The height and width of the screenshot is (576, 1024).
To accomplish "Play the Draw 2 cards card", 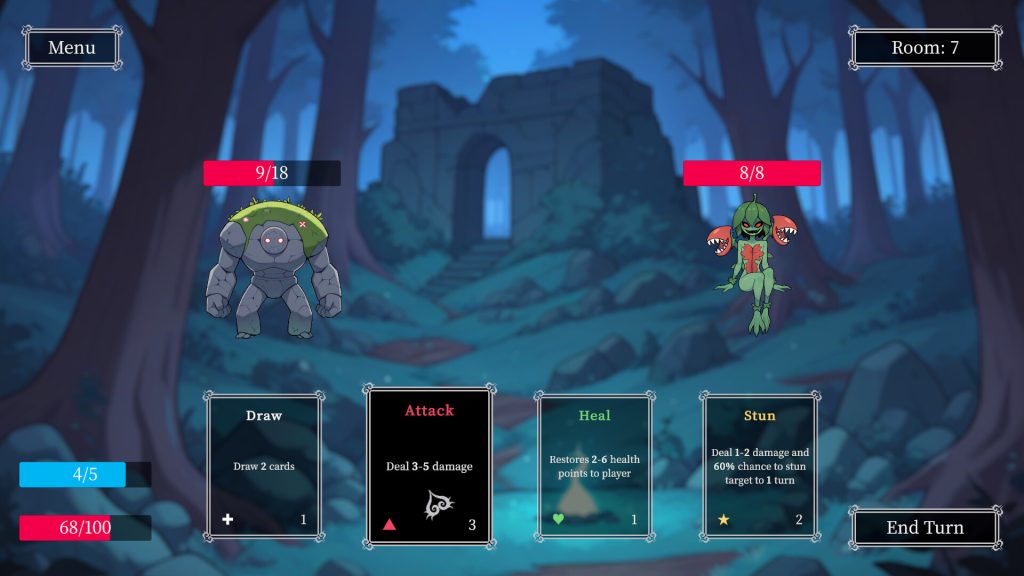I will pos(265,466).
